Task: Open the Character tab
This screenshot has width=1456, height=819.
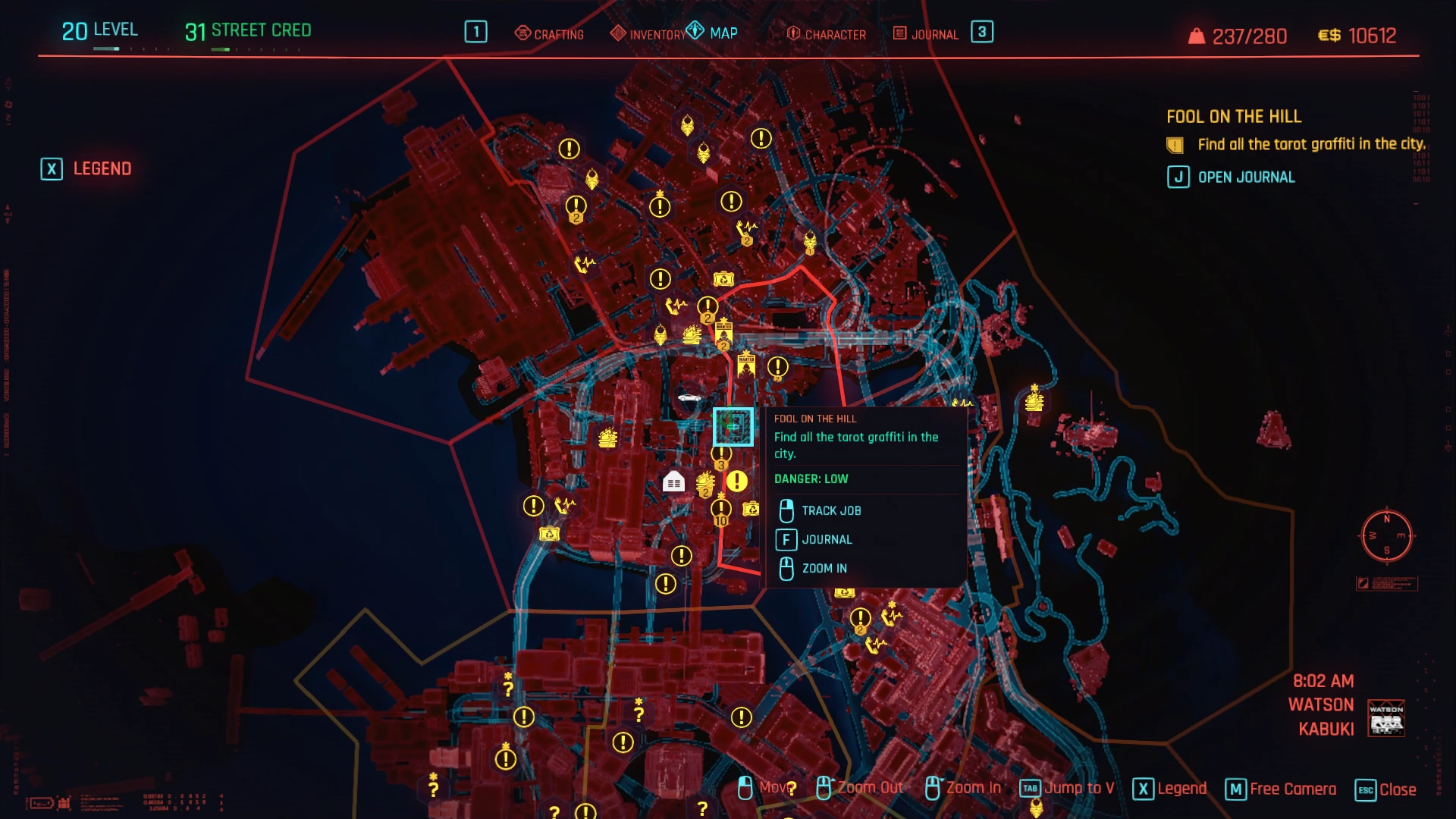Action: click(827, 34)
